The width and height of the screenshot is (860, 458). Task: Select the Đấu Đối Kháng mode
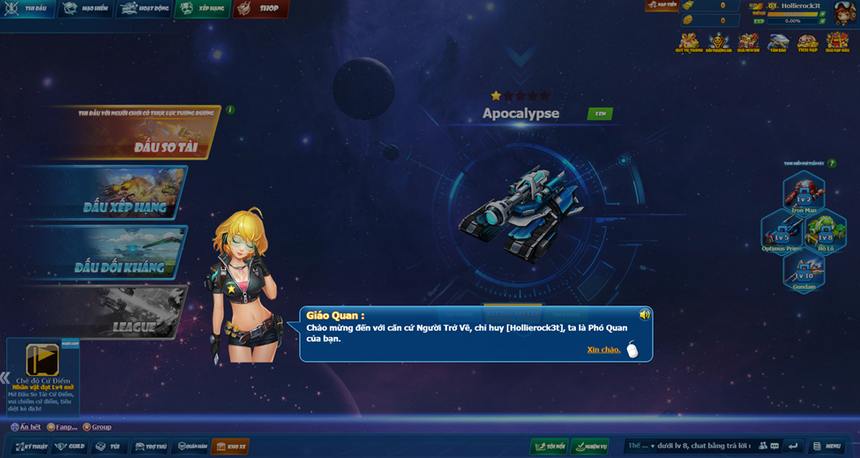(x=108, y=254)
